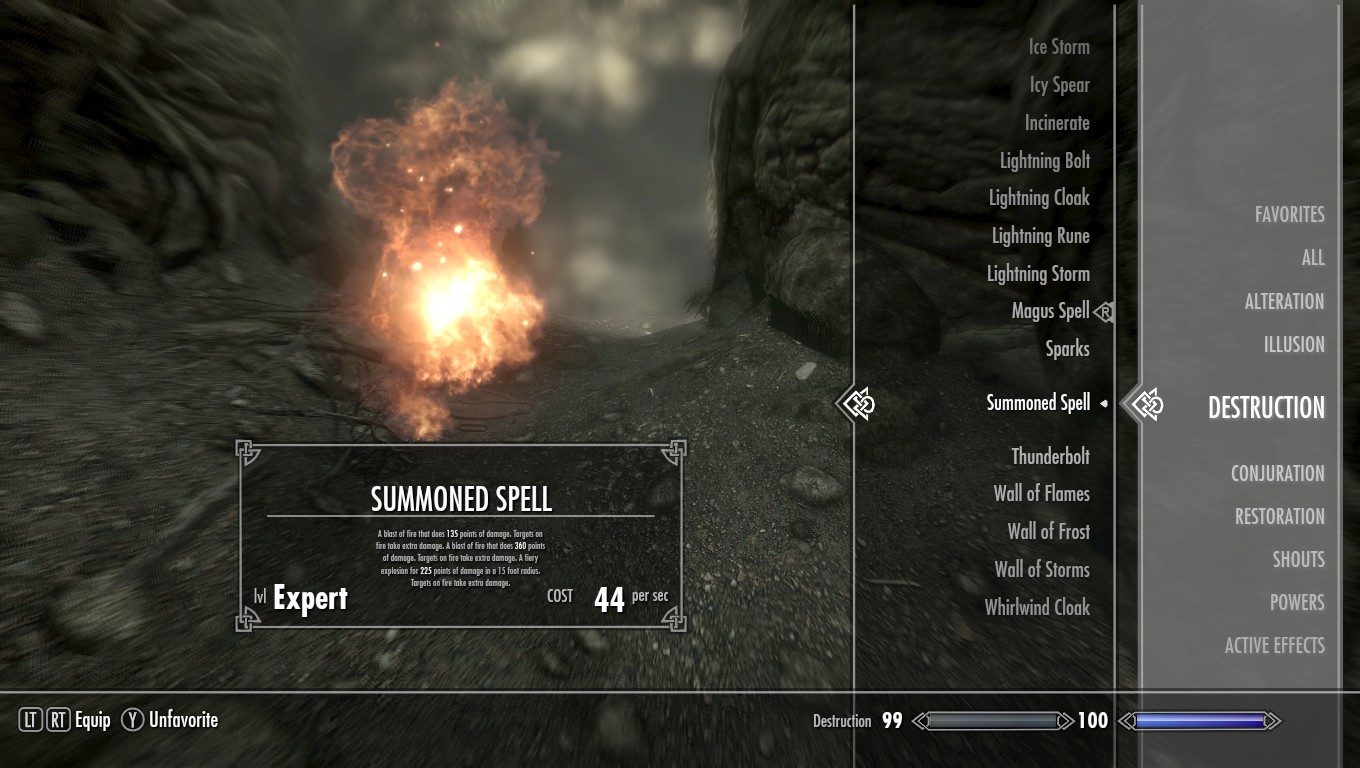Show the Illusion spell category
This screenshot has width=1360, height=768.
point(1293,345)
